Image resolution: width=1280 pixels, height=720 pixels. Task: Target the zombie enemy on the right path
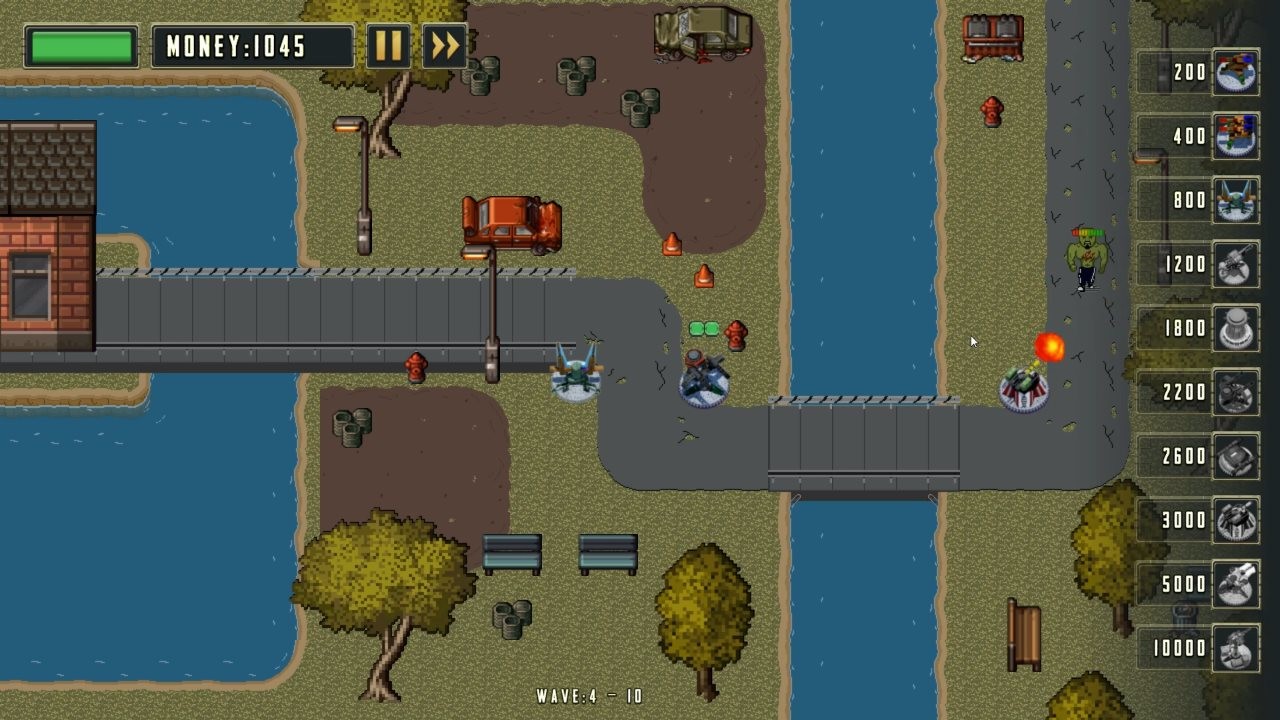click(x=1087, y=255)
